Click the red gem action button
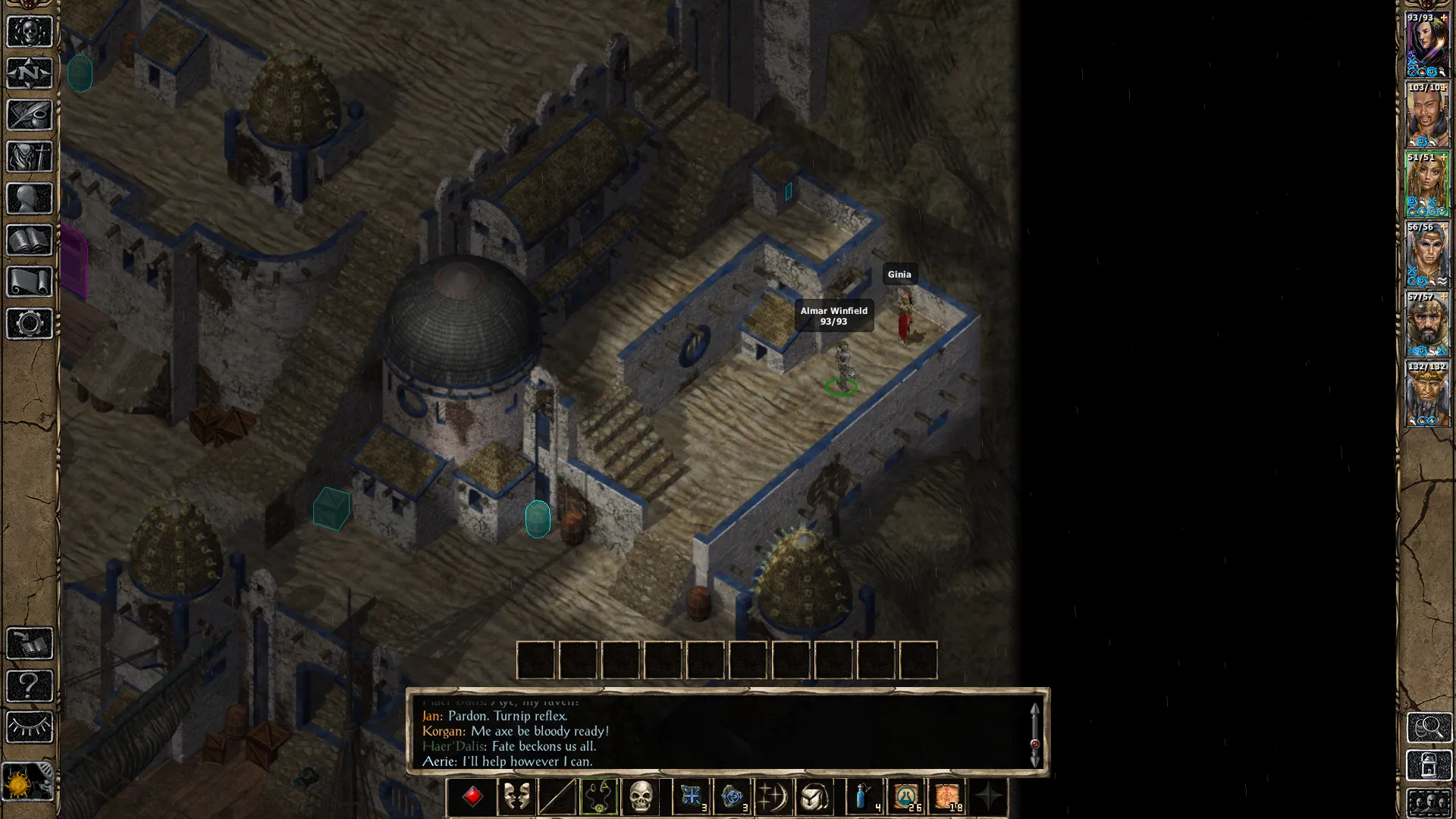This screenshot has height=819, width=1456. click(472, 797)
